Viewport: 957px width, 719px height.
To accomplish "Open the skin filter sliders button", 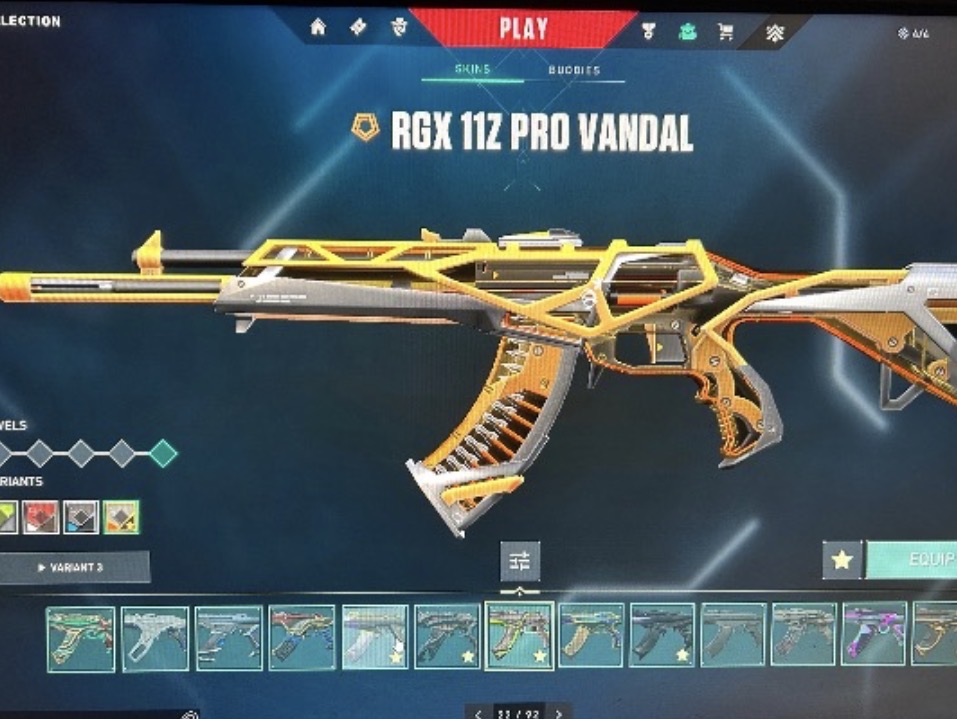I will [x=520, y=560].
